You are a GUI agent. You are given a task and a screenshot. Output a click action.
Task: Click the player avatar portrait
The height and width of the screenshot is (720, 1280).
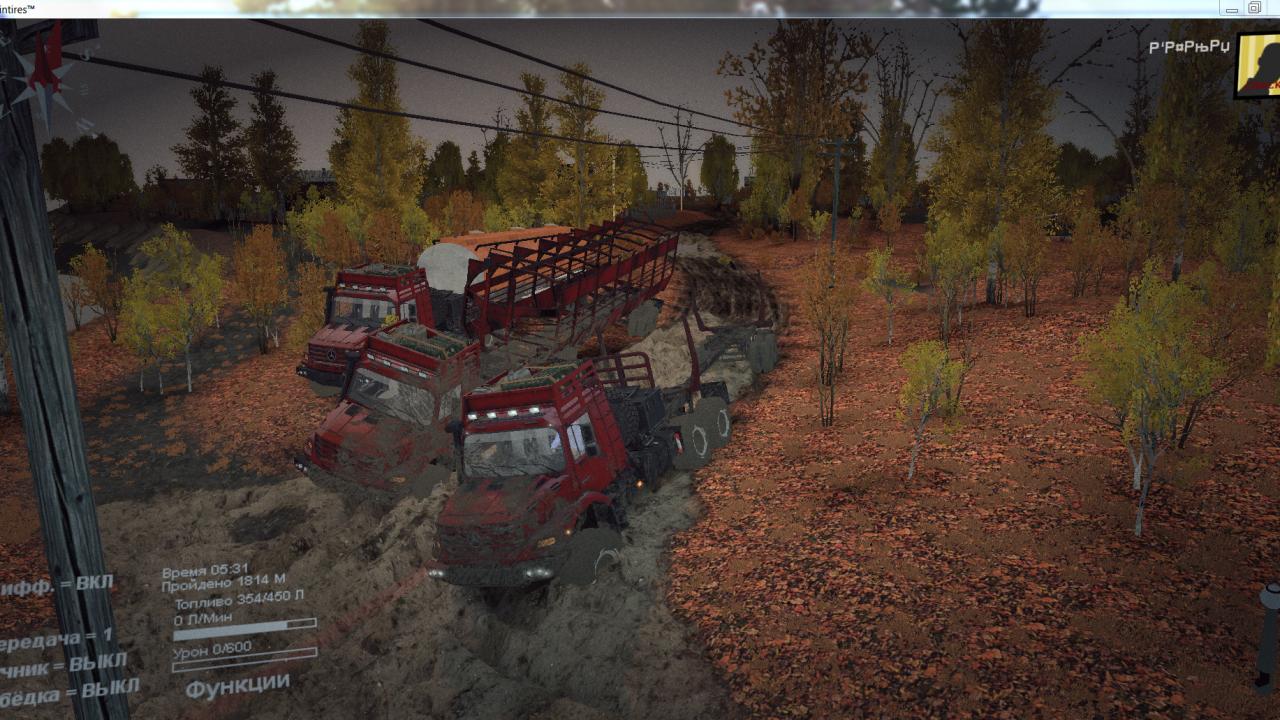coord(1259,65)
